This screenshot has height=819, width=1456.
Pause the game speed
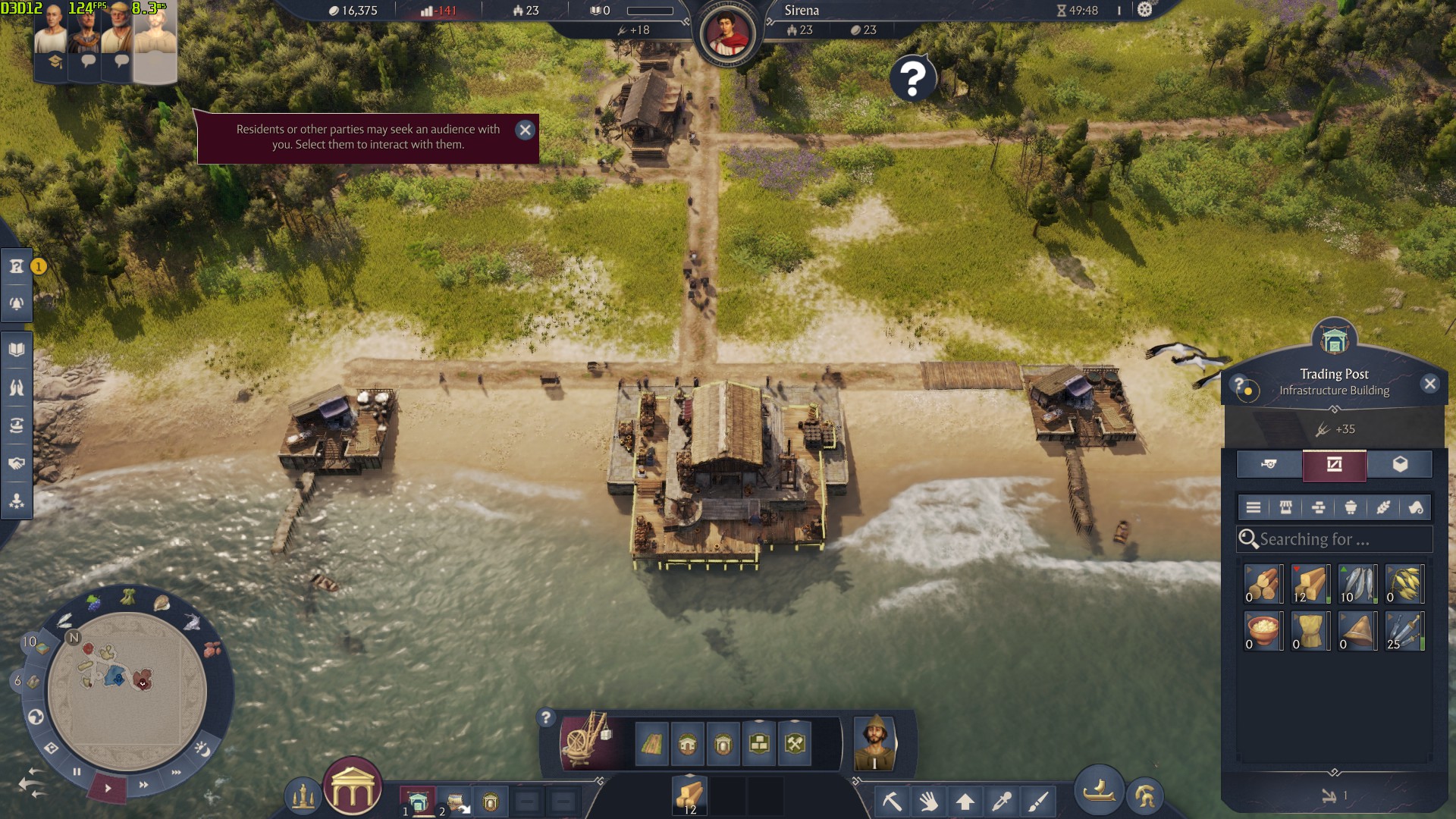(x=77, y=771)
